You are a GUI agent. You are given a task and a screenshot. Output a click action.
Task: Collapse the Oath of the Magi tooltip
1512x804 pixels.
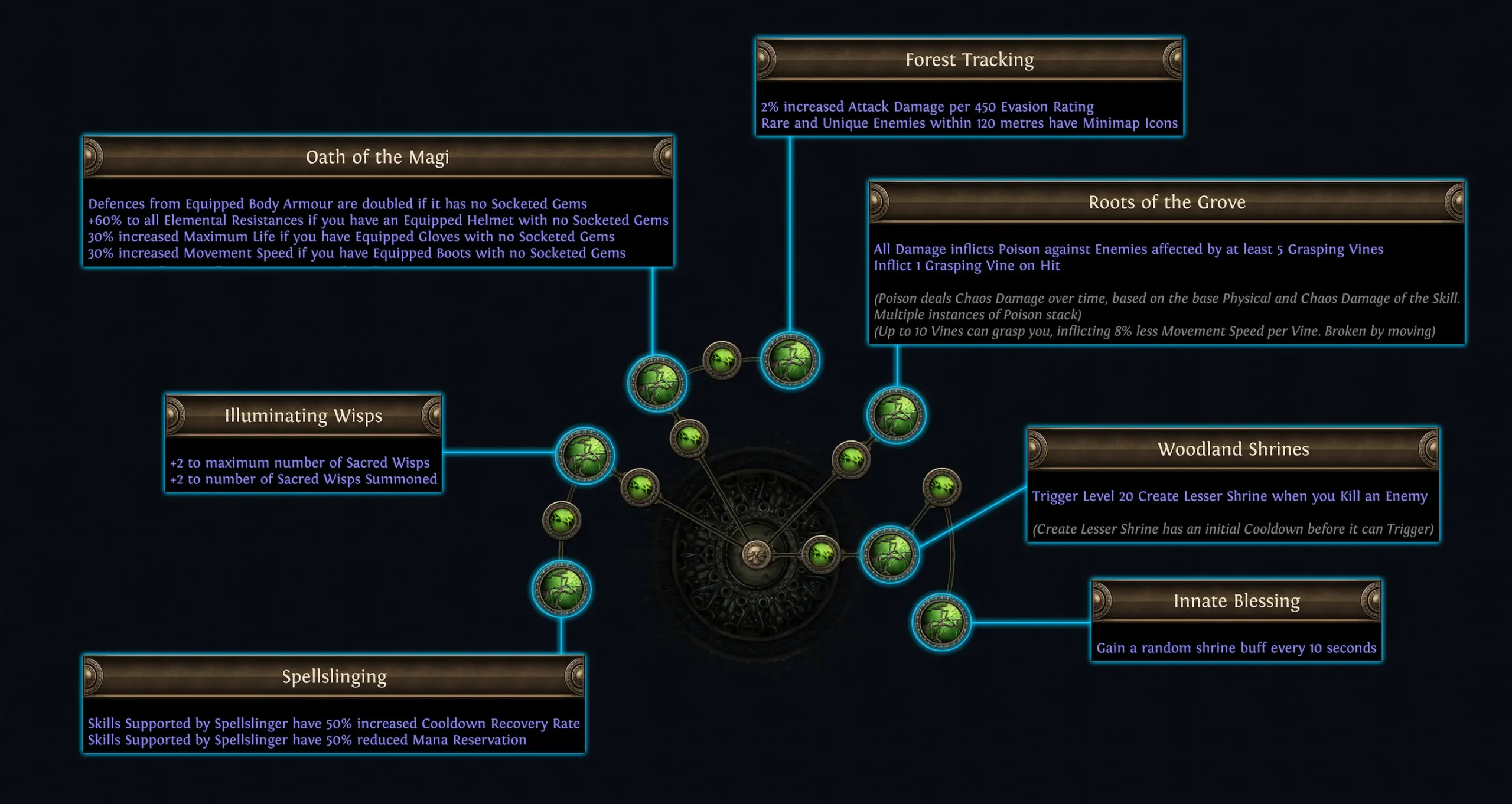[x=377, y=156]
